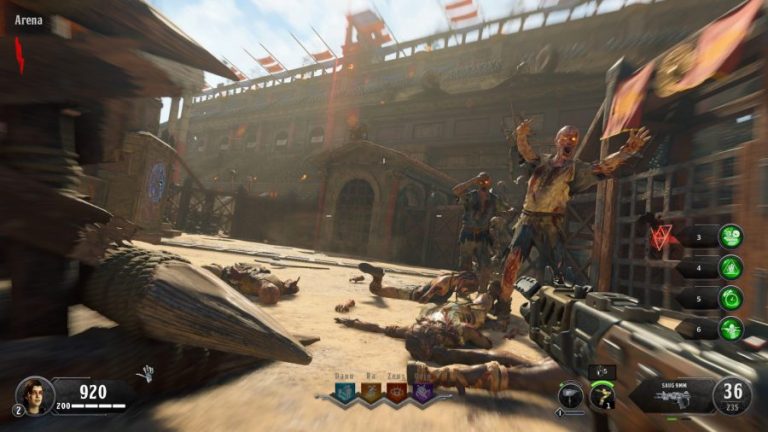
Task: Click the Saug 9mm weapon panel
Action: pyautogui.click(x=670, y=395)
